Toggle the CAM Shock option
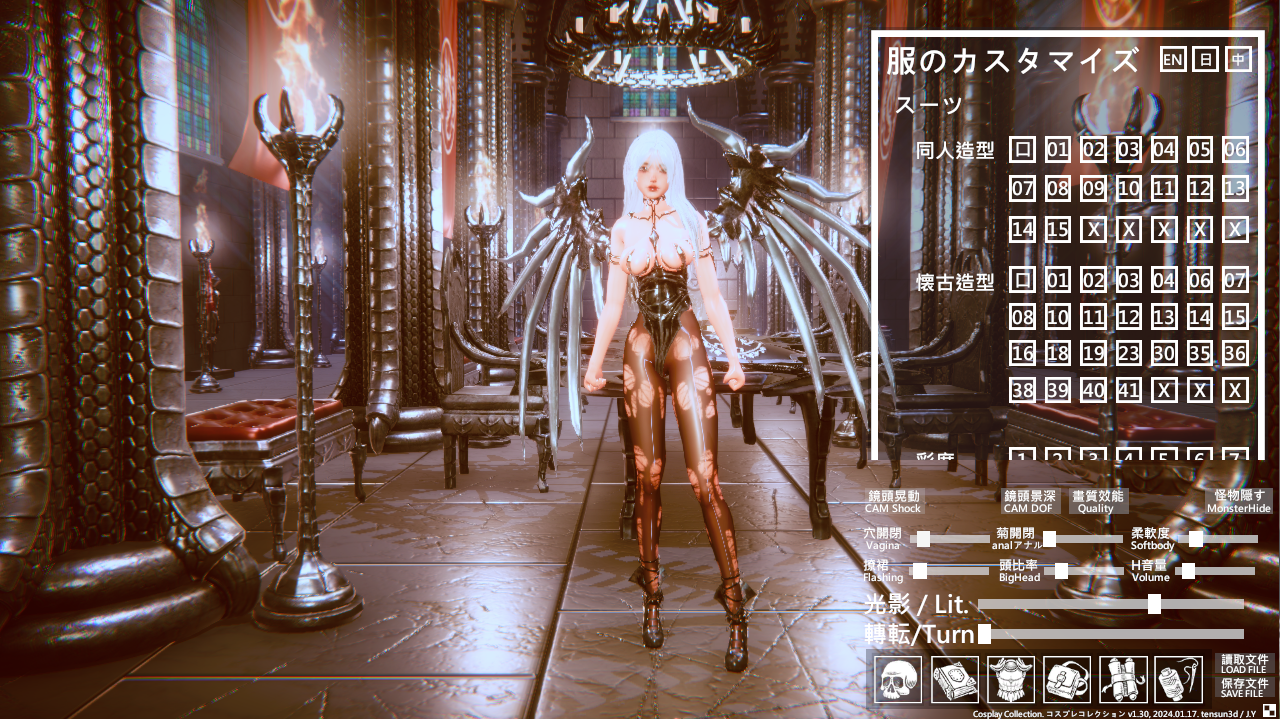 coord(893,501)
